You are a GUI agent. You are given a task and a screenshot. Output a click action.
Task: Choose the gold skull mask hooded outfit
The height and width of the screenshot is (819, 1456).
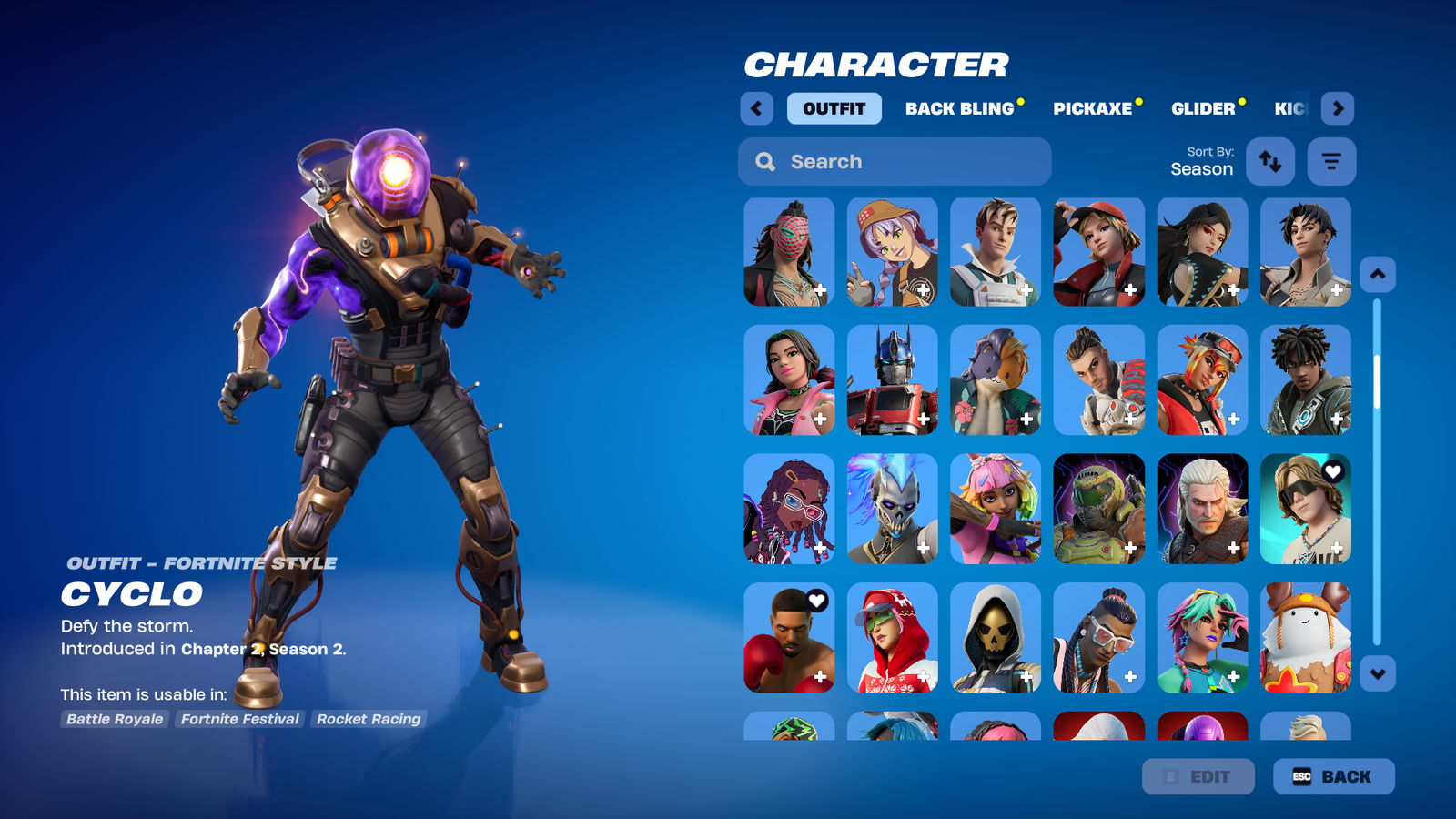coord(996,638)
